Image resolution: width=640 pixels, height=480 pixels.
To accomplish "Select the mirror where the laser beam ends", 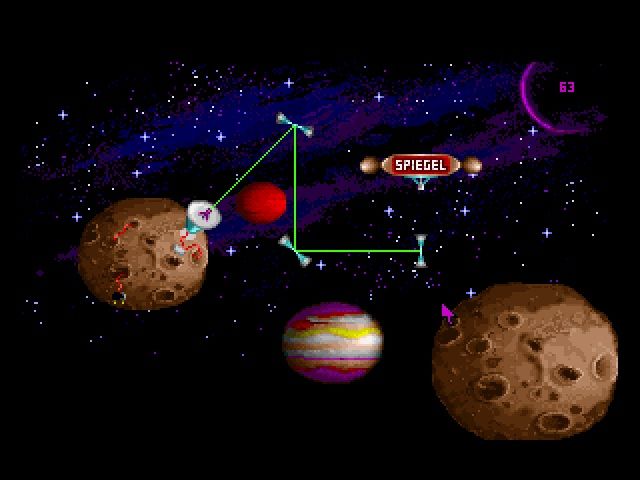I will pyautogui.click(x=421, y=250).
